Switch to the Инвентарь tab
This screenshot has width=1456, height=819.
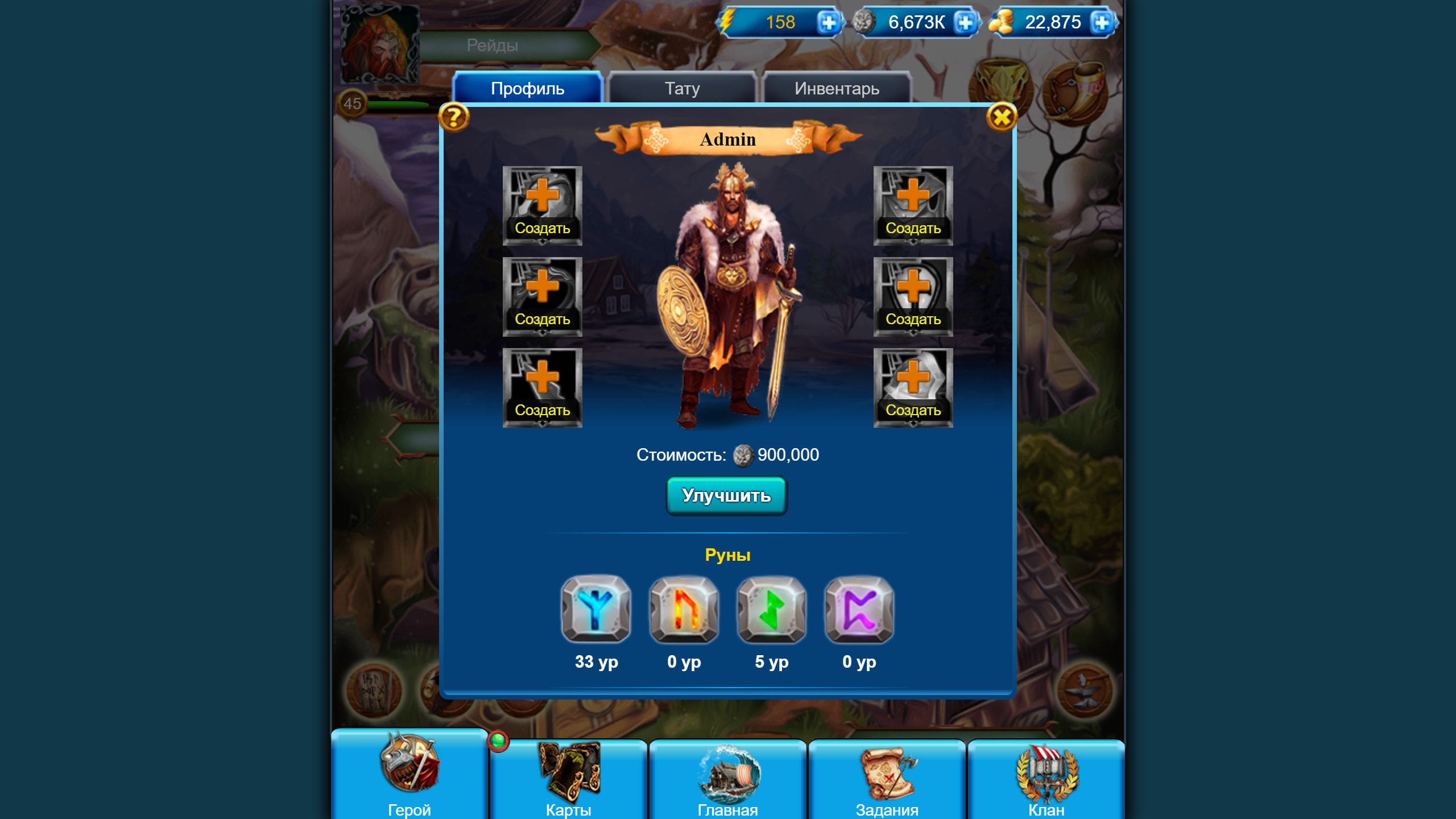click(836, 88)
